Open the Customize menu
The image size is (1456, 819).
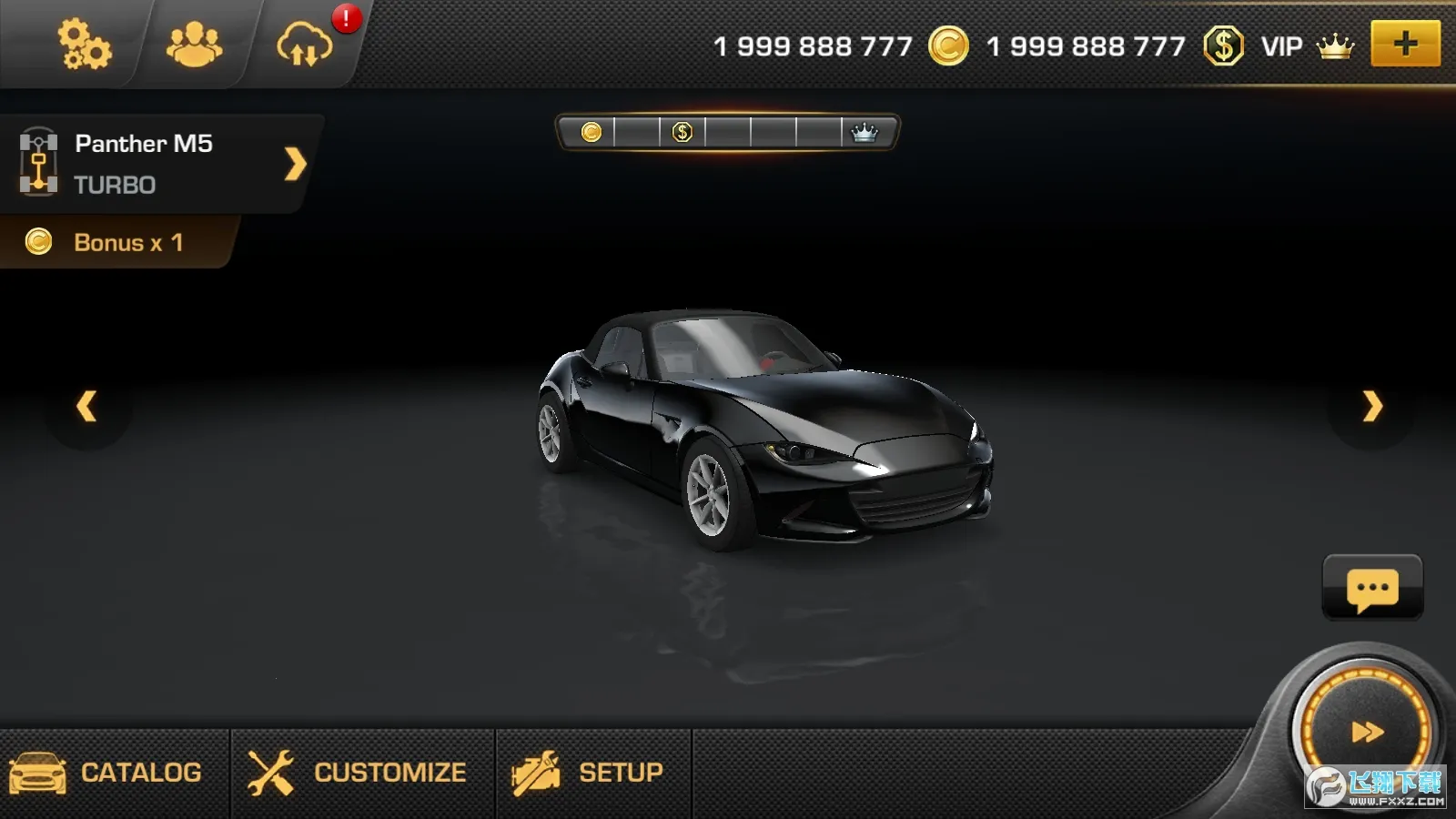coord(359,773)
